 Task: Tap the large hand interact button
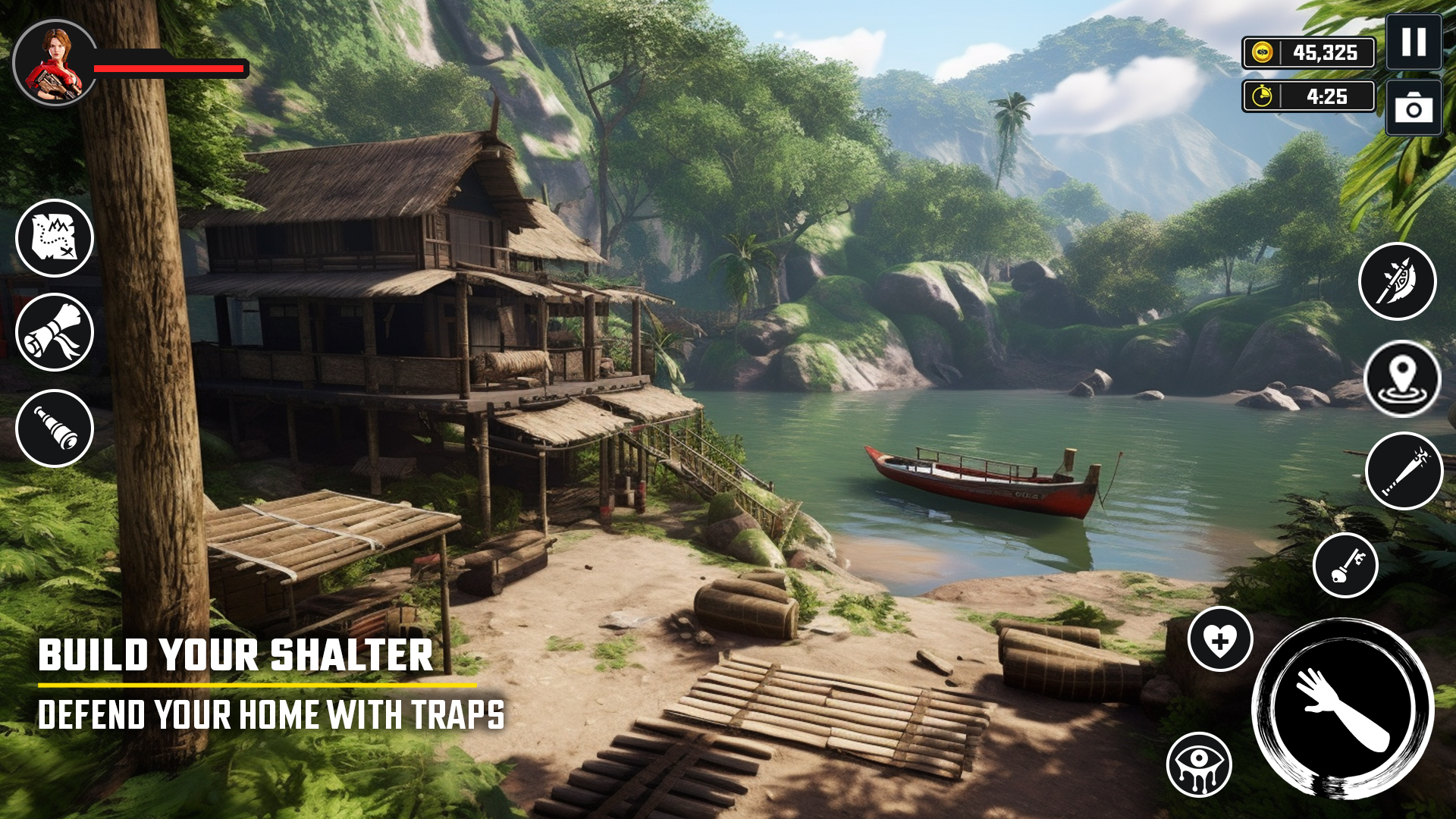coord(1342,708)
